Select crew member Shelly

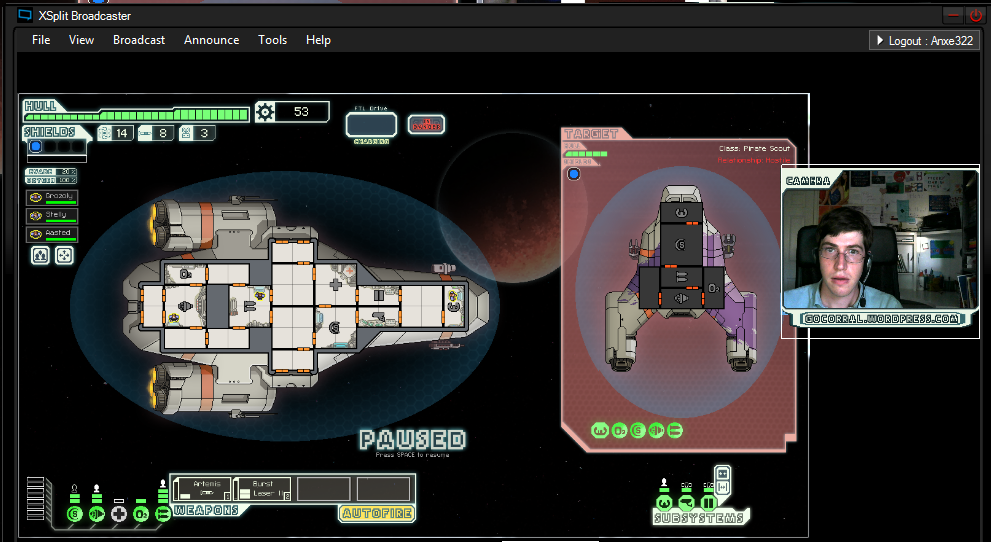(x=52, y=215)
